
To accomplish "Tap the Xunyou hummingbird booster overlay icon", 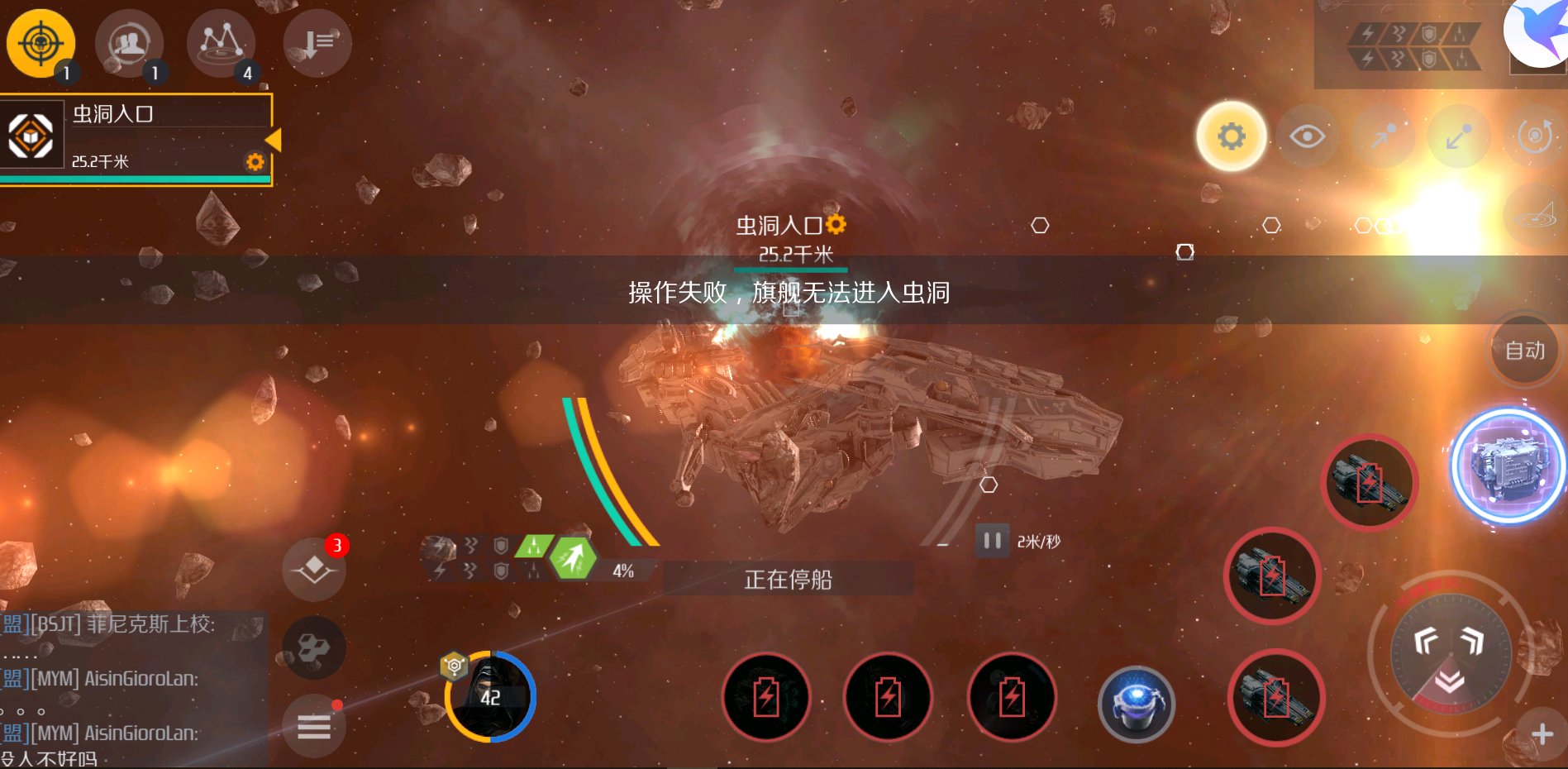I will (x=1537, y=33).
